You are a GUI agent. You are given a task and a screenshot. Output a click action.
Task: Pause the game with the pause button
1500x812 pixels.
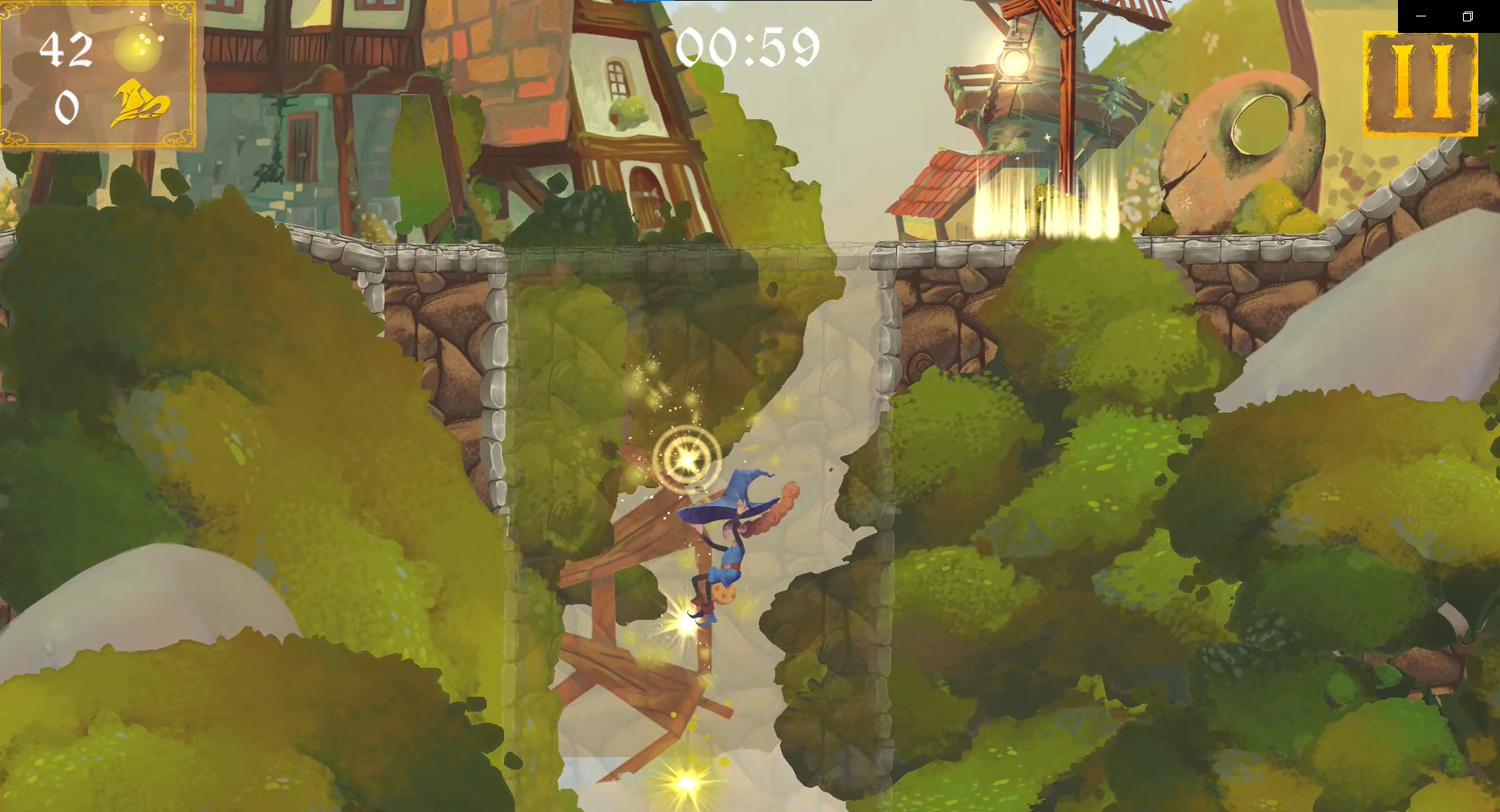pos(1419,83)
